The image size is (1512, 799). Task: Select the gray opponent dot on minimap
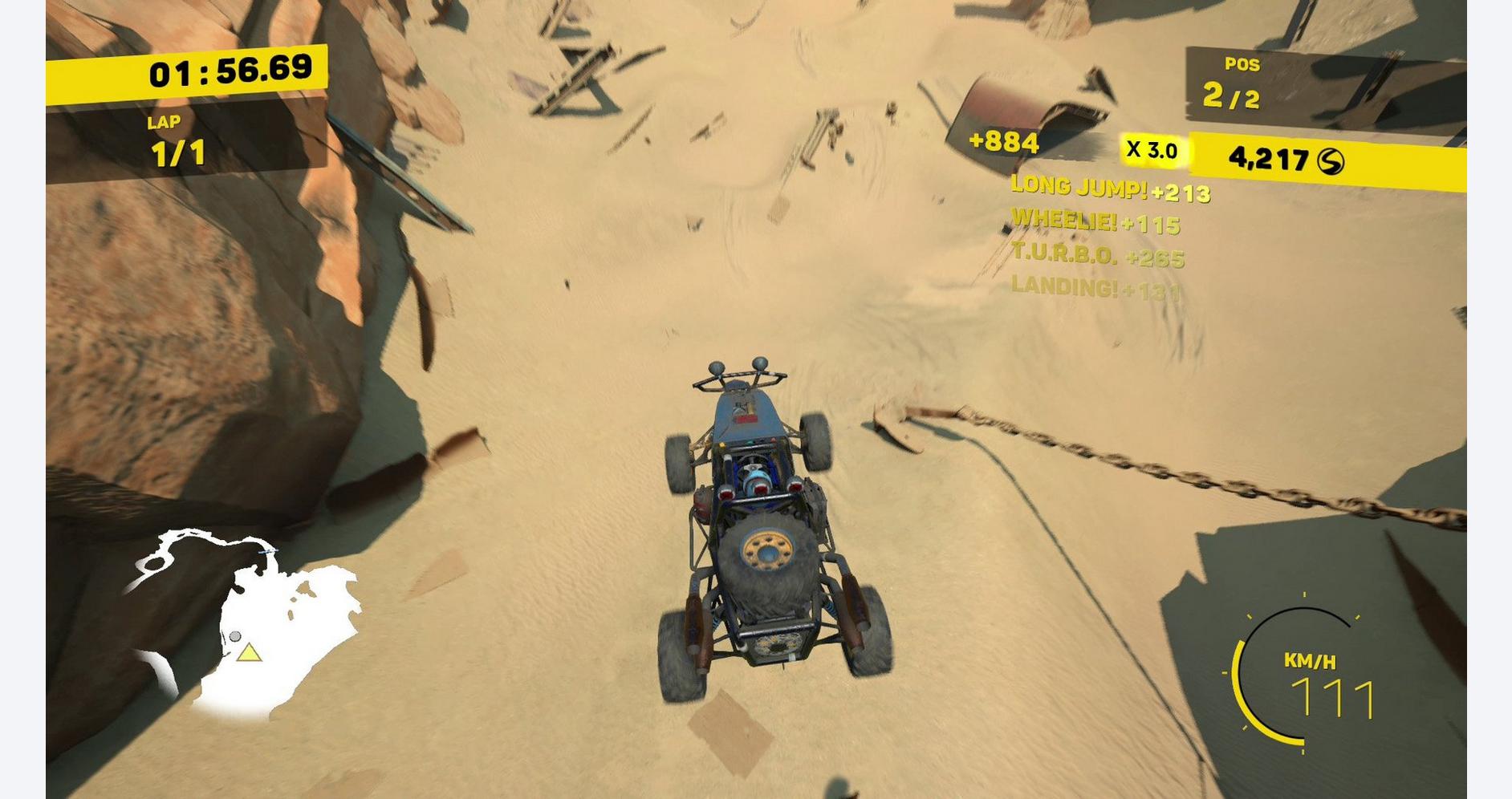click(x=235, y=636)
